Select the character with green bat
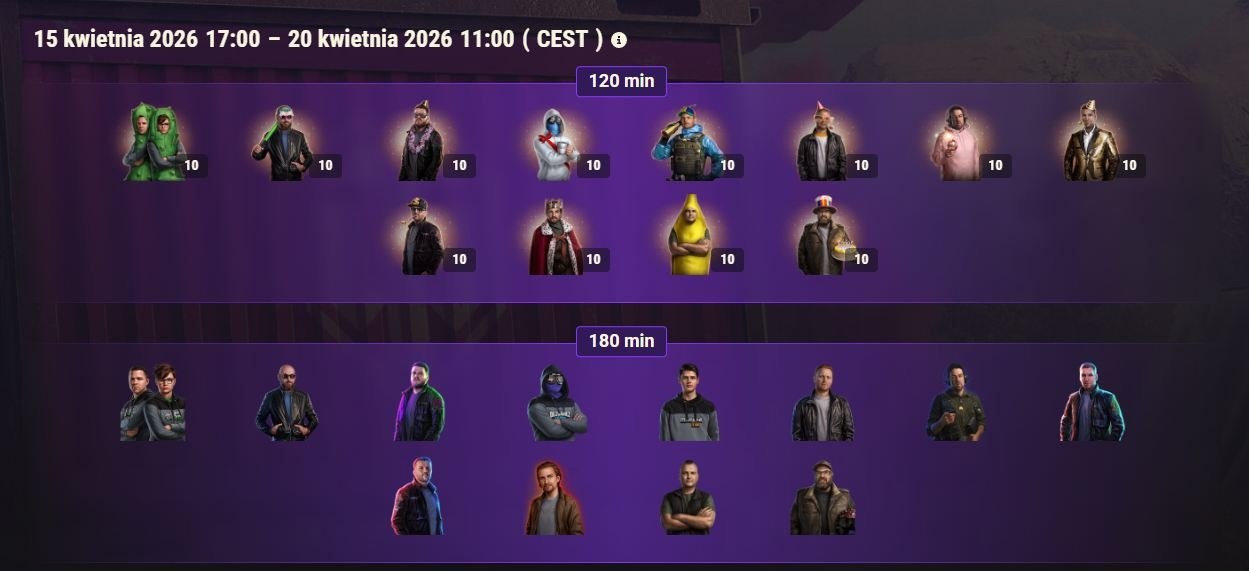Screen dimensions: 1249x571 pyautogui.click(x=282, y=143)
